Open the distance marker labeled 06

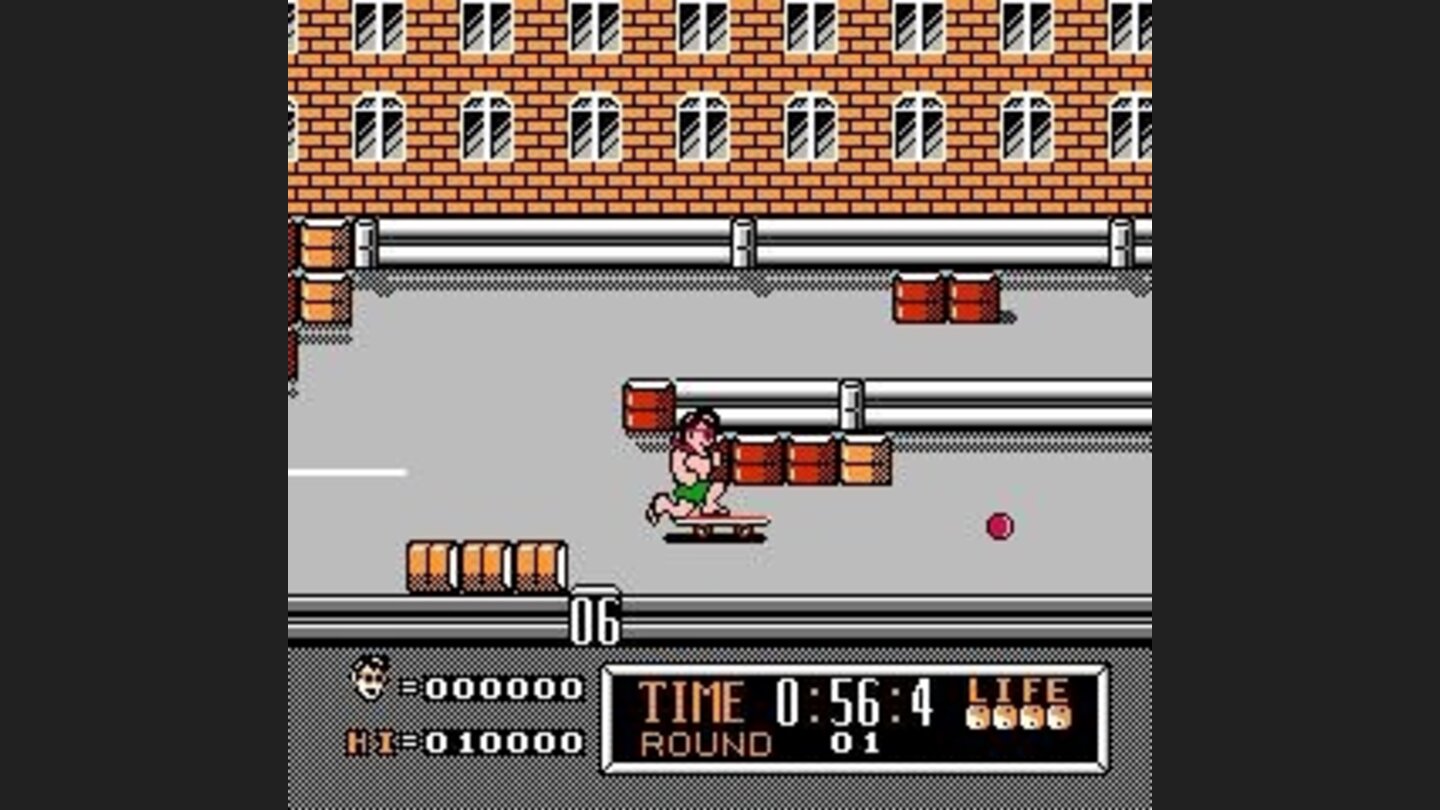click(594, 620)
